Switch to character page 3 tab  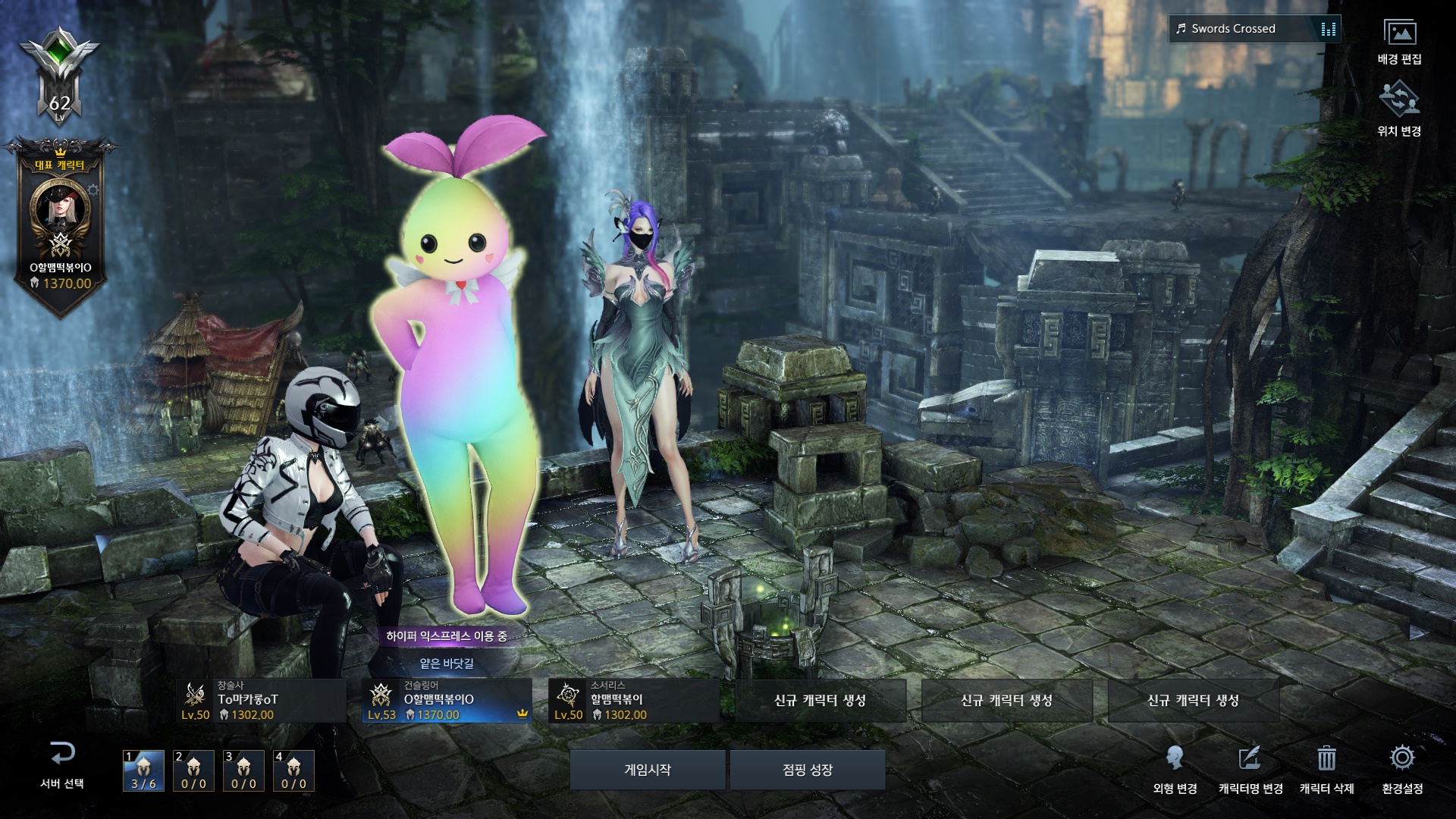pos(243,770)
